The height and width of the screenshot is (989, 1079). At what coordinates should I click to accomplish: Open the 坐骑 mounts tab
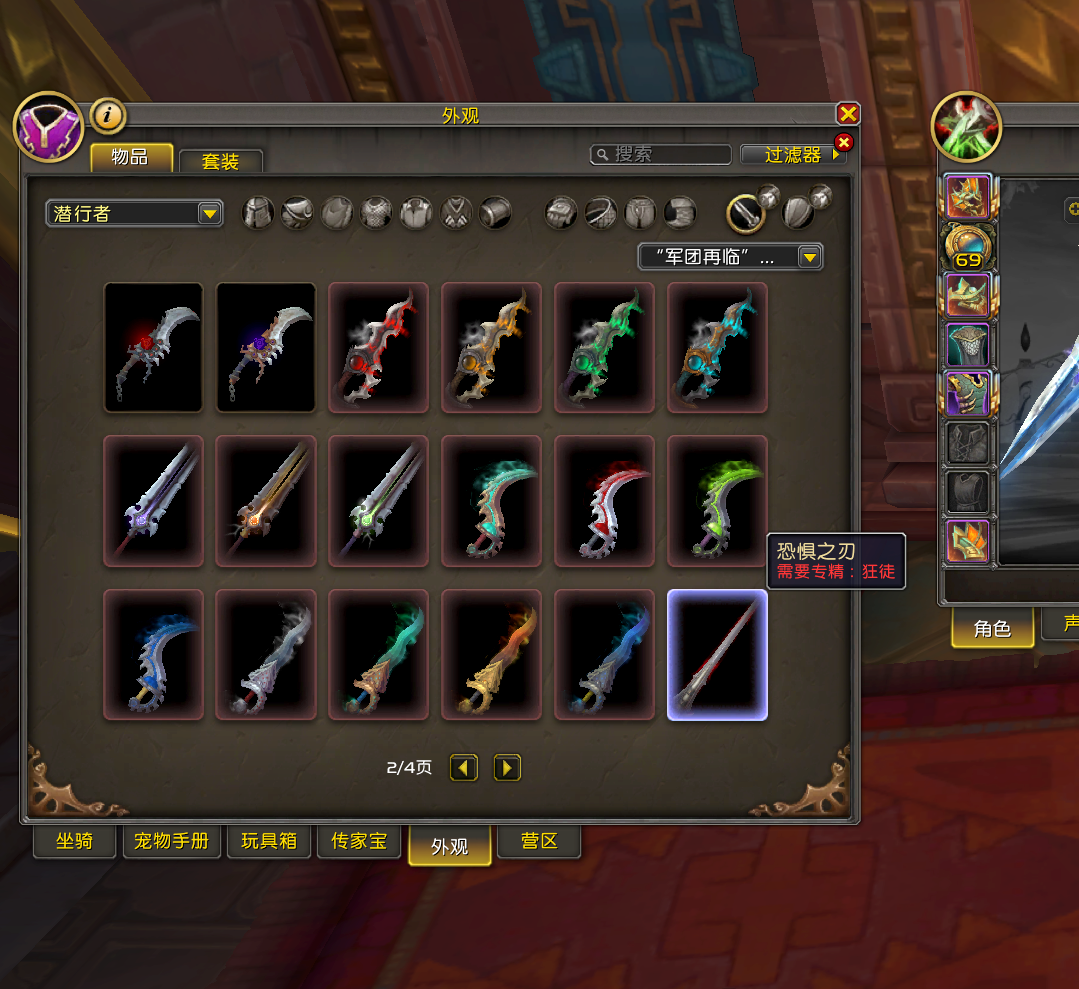tap(74, 842)
